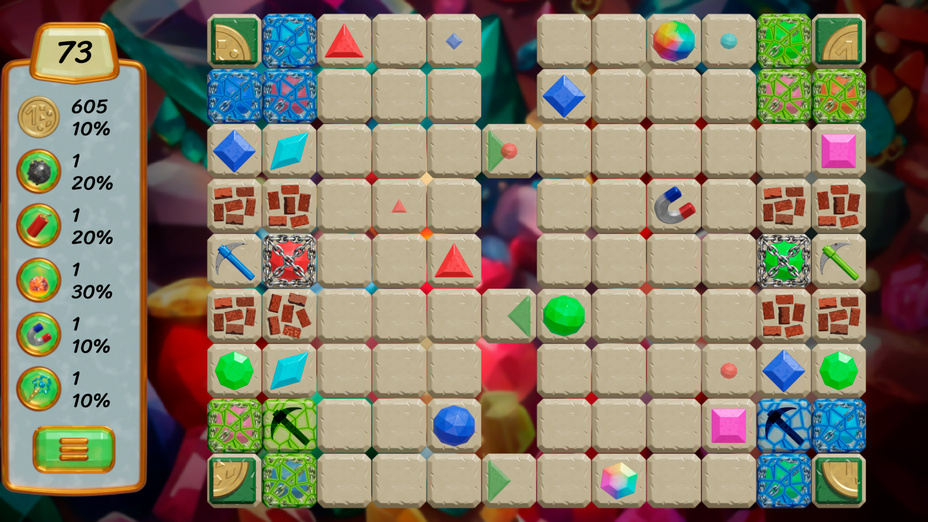
Task: Click the gold coin icon
Action: pyautogui.click(x=39, y=117)
